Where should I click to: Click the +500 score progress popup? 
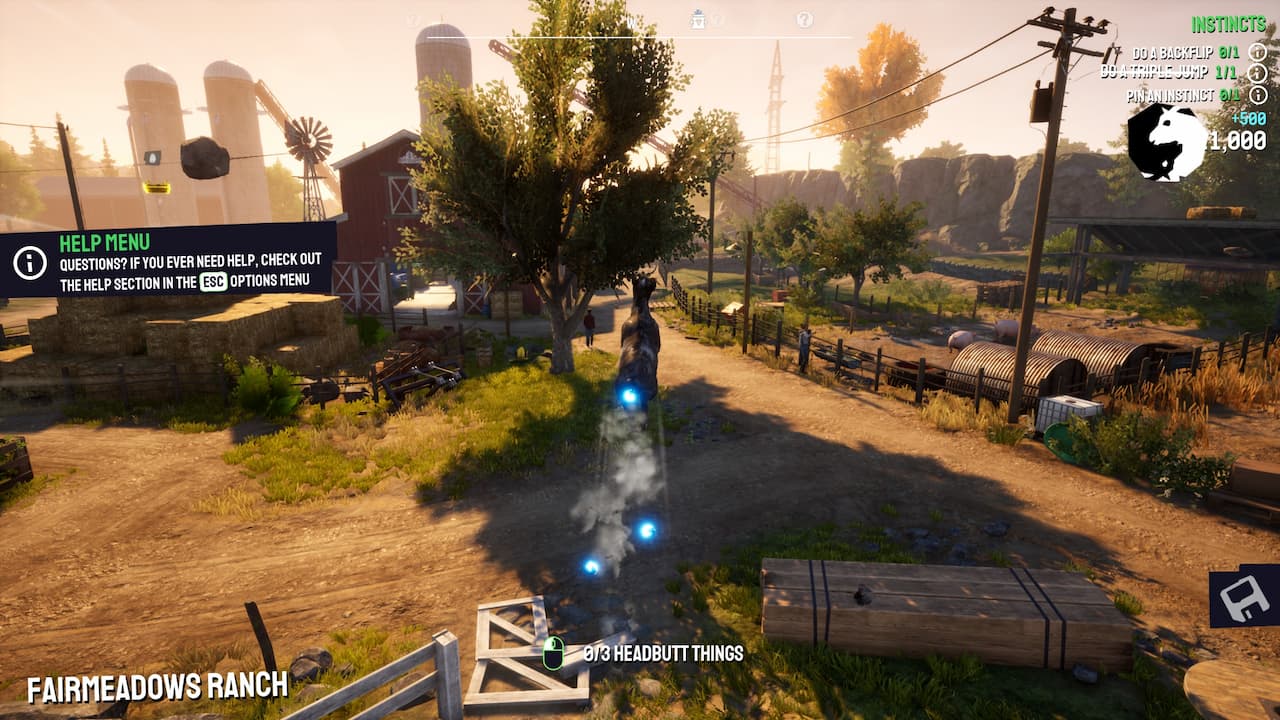(x=1249, y=118)
